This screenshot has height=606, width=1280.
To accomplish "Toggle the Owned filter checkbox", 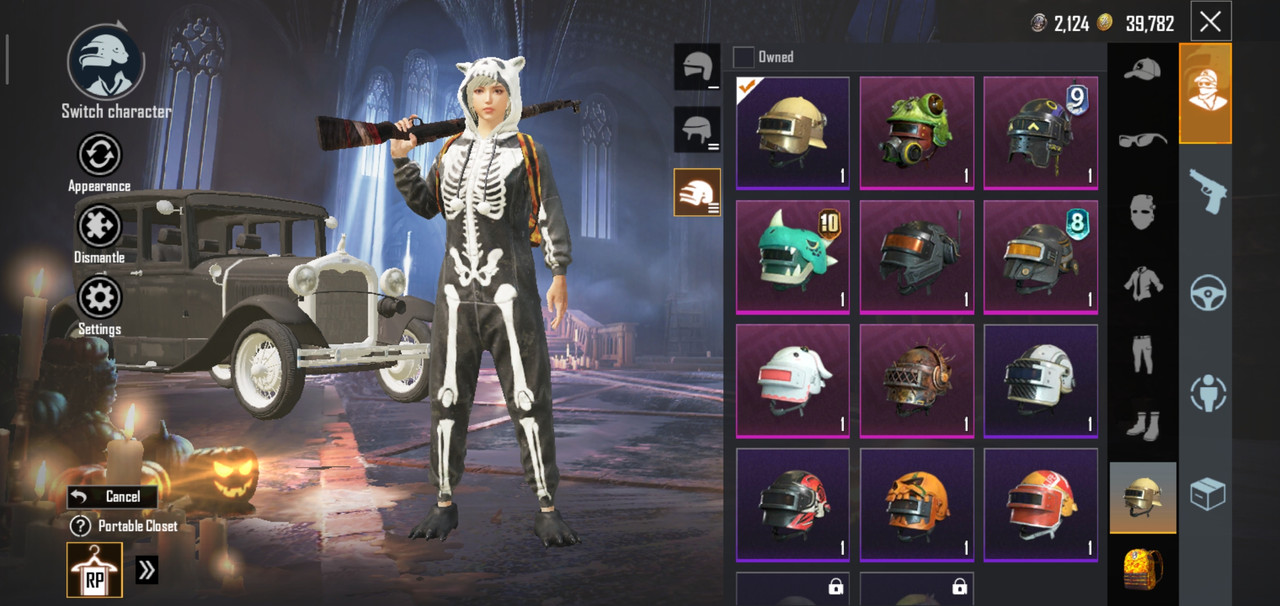I will (x=744, y=57).
